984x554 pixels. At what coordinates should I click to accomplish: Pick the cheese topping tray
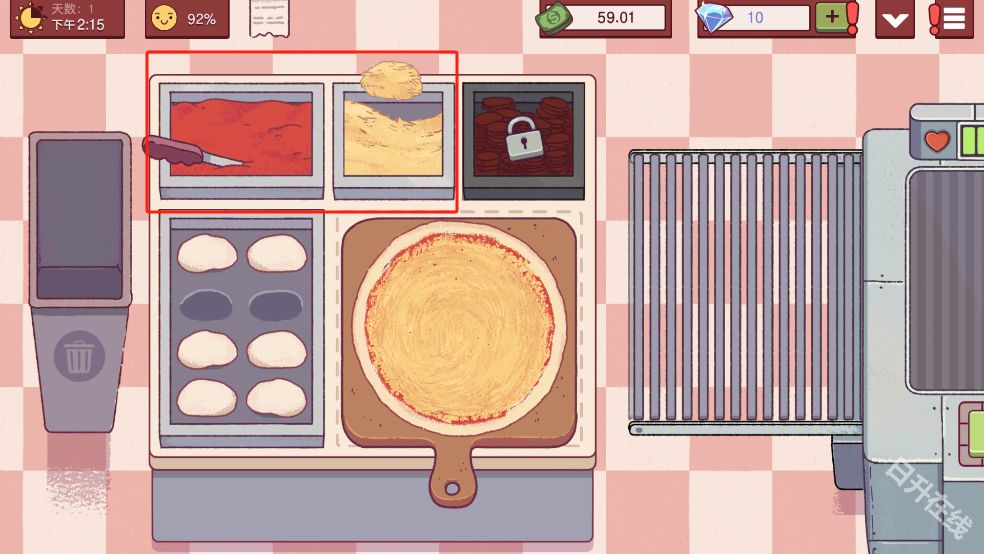pos(388,140)
